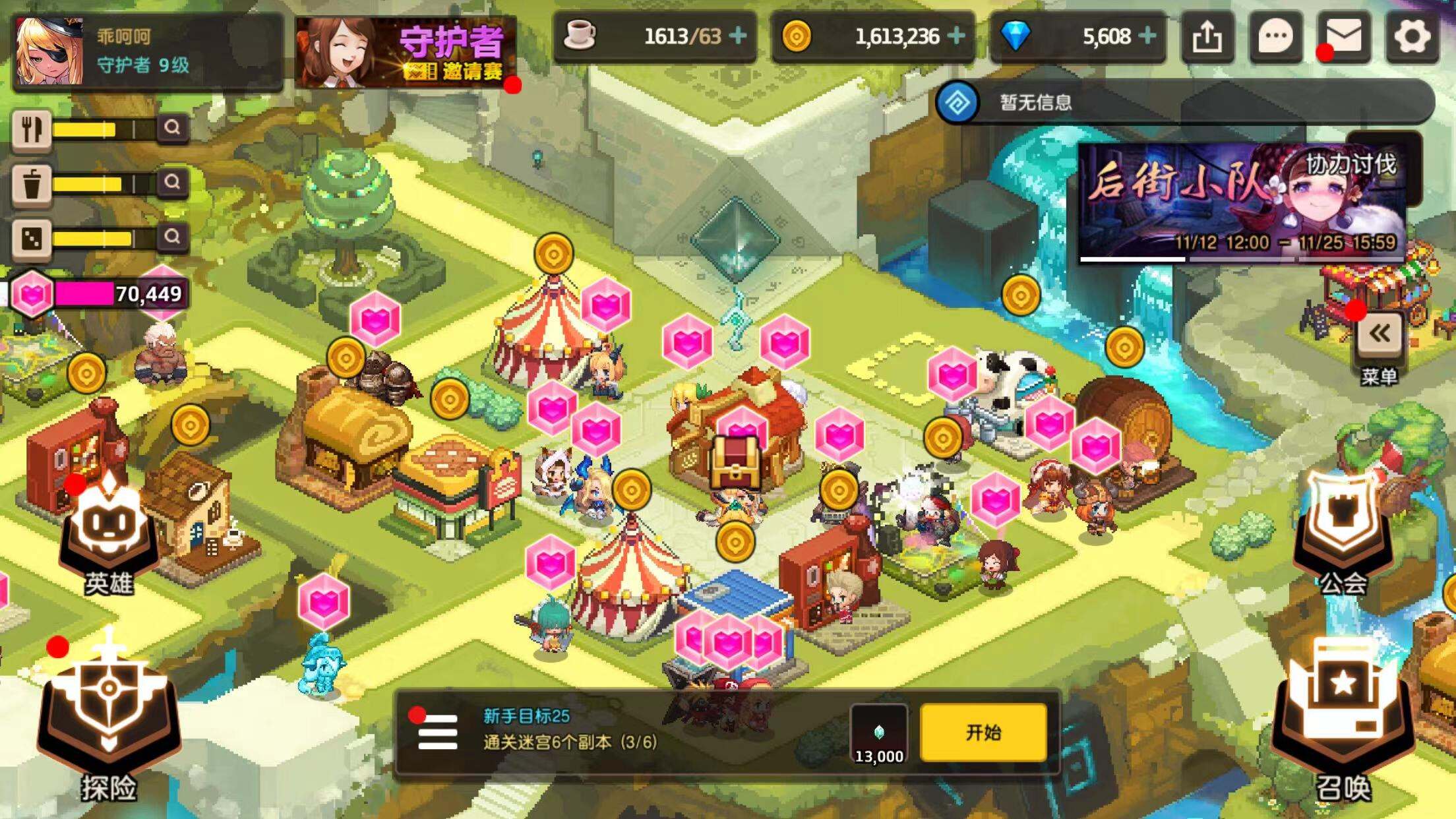Open the settings gear
1456x819 pixels.
1412,38
